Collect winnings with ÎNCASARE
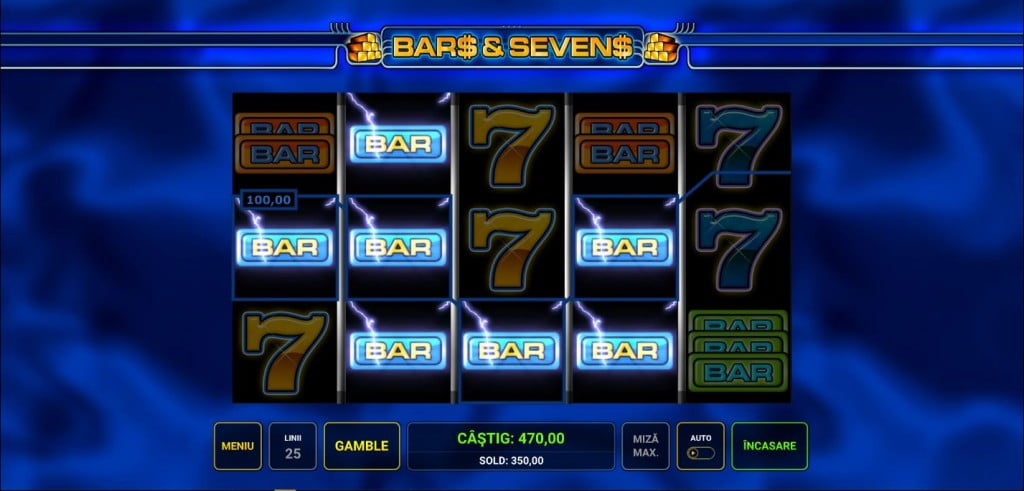This screenshot has width=1024, height=491. click(x=769, y=446)
